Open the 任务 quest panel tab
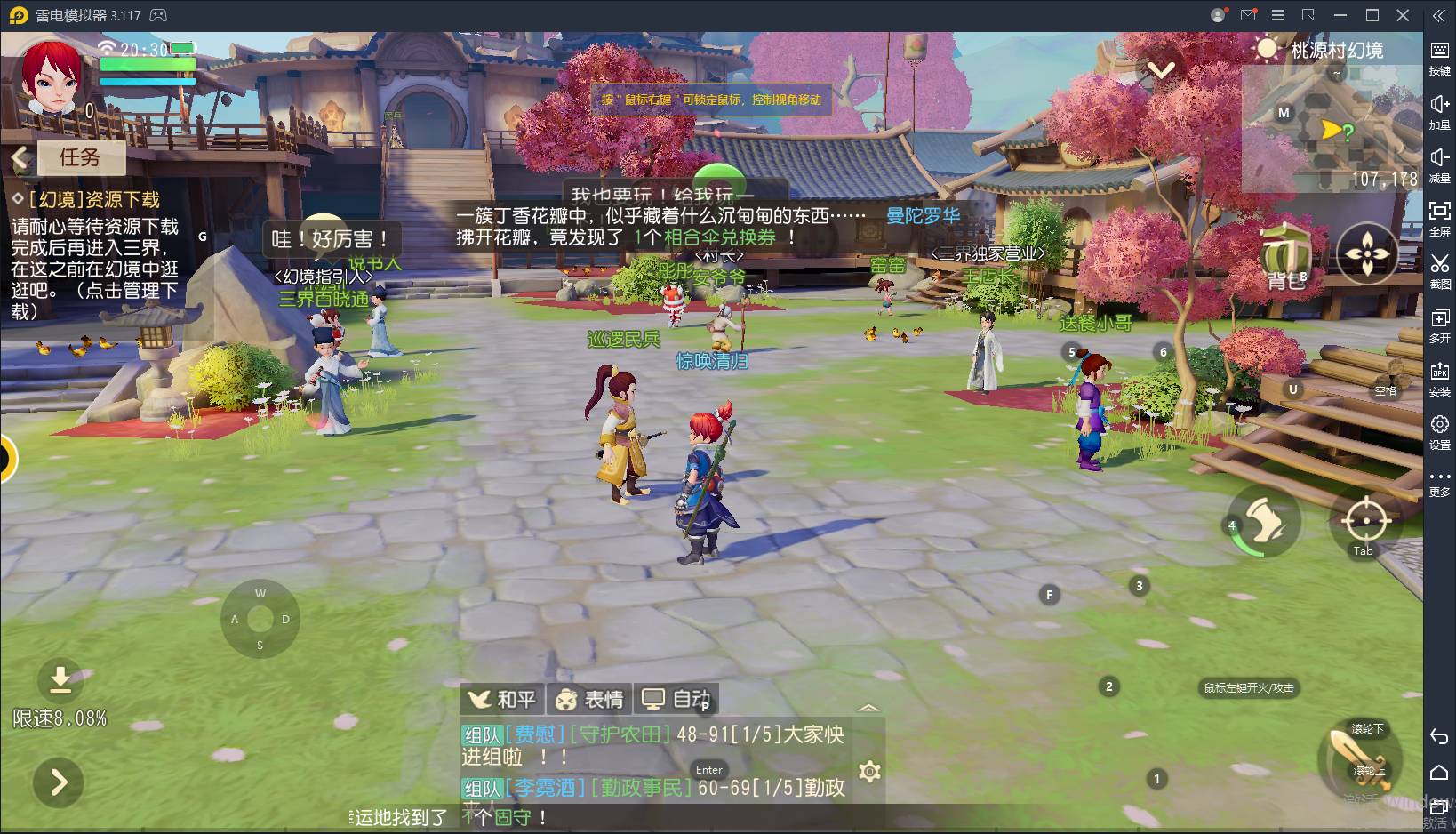Viewport: 1456px width, 834px height. tap(80, 157)
